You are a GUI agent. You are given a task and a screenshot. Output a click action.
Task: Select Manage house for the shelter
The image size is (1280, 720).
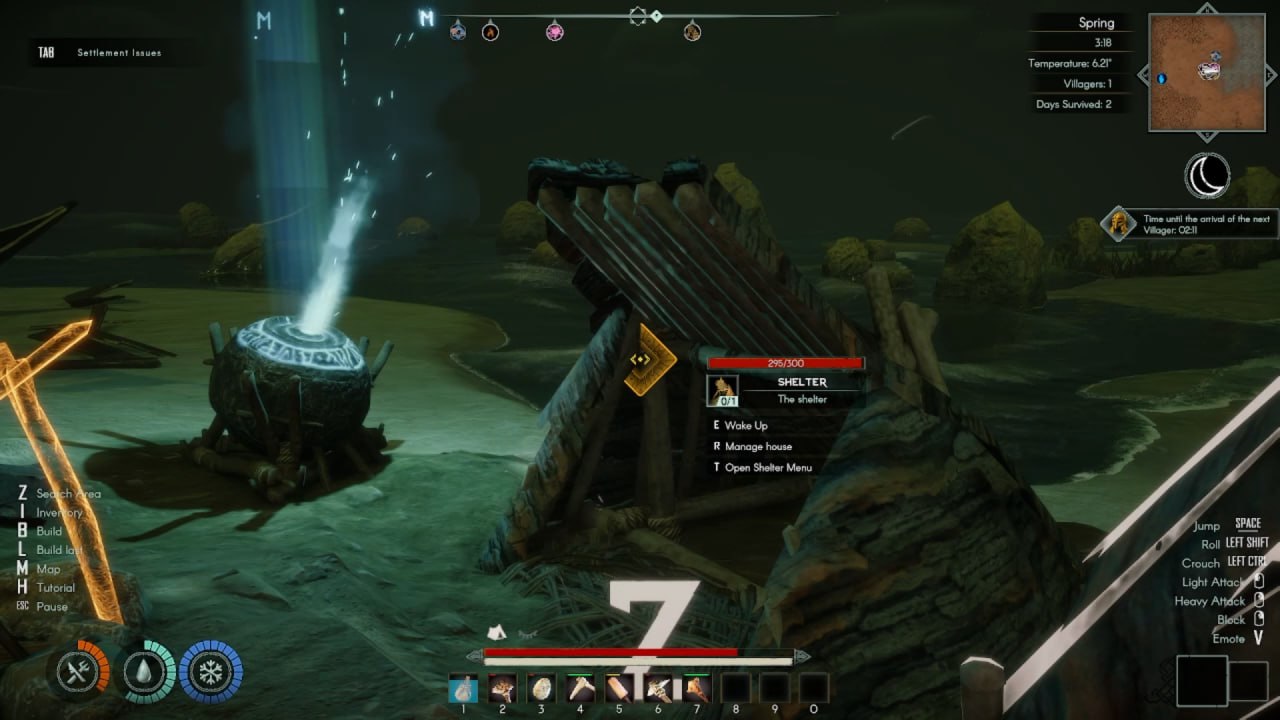pyautogui.click(x=758, y=447)
